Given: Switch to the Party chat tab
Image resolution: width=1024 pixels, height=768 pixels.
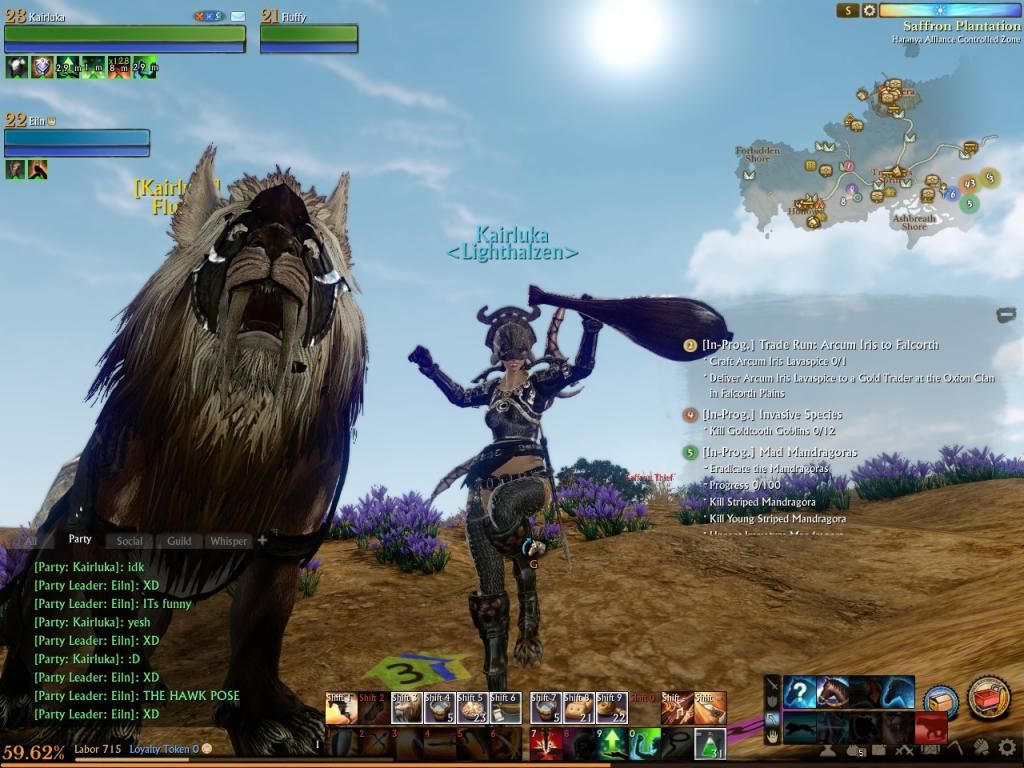Looking at the screenshot, I should tap(80, 540).
